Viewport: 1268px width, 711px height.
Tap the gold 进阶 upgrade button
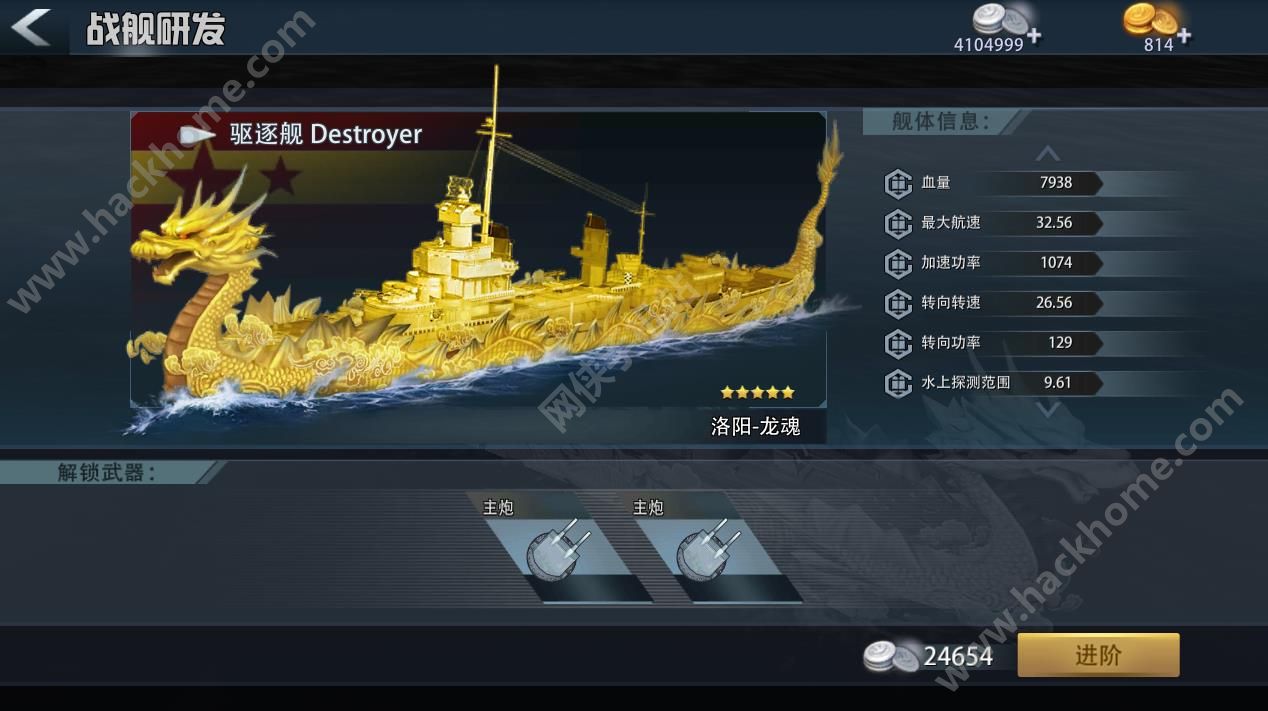click(x=1098, y=655)
